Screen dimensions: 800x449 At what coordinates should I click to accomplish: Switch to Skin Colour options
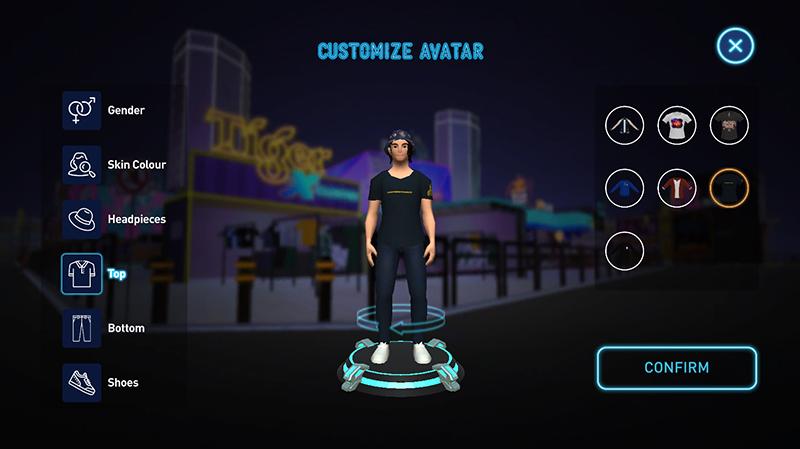[x=80, y=164]
